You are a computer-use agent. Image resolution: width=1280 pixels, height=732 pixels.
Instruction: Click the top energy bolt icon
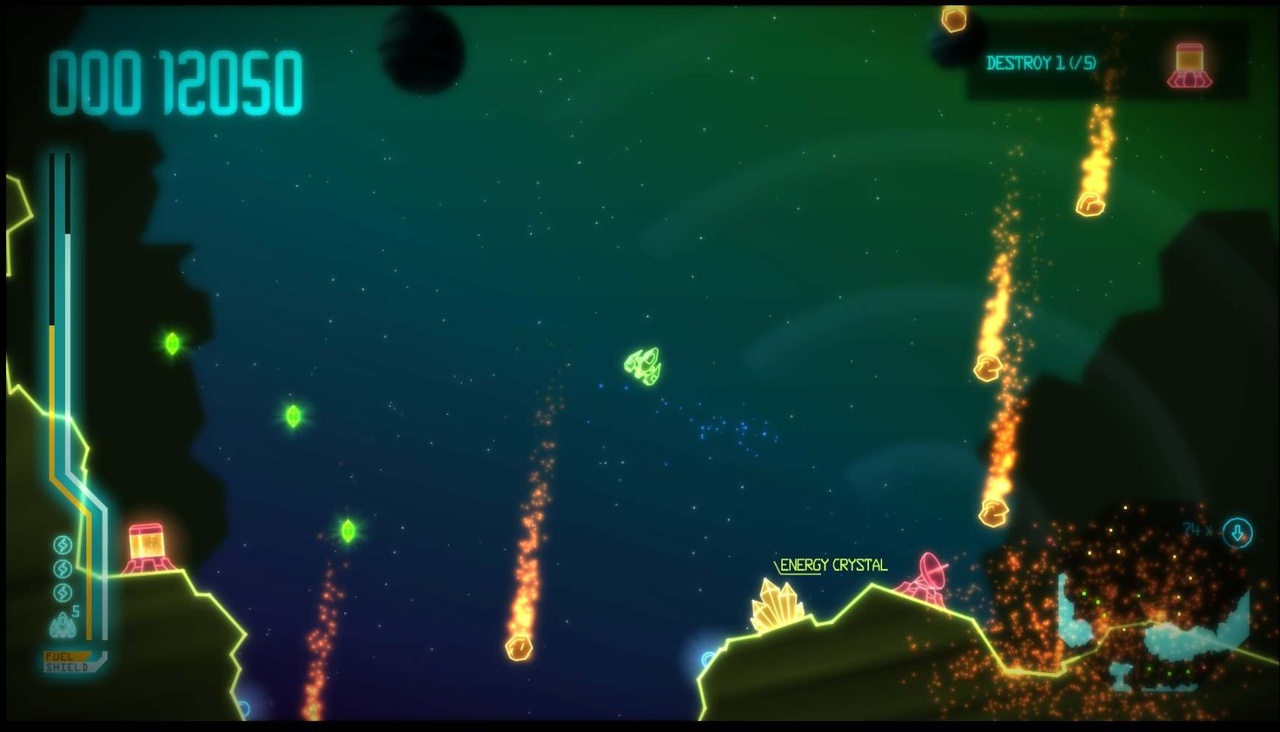(62, 545)
